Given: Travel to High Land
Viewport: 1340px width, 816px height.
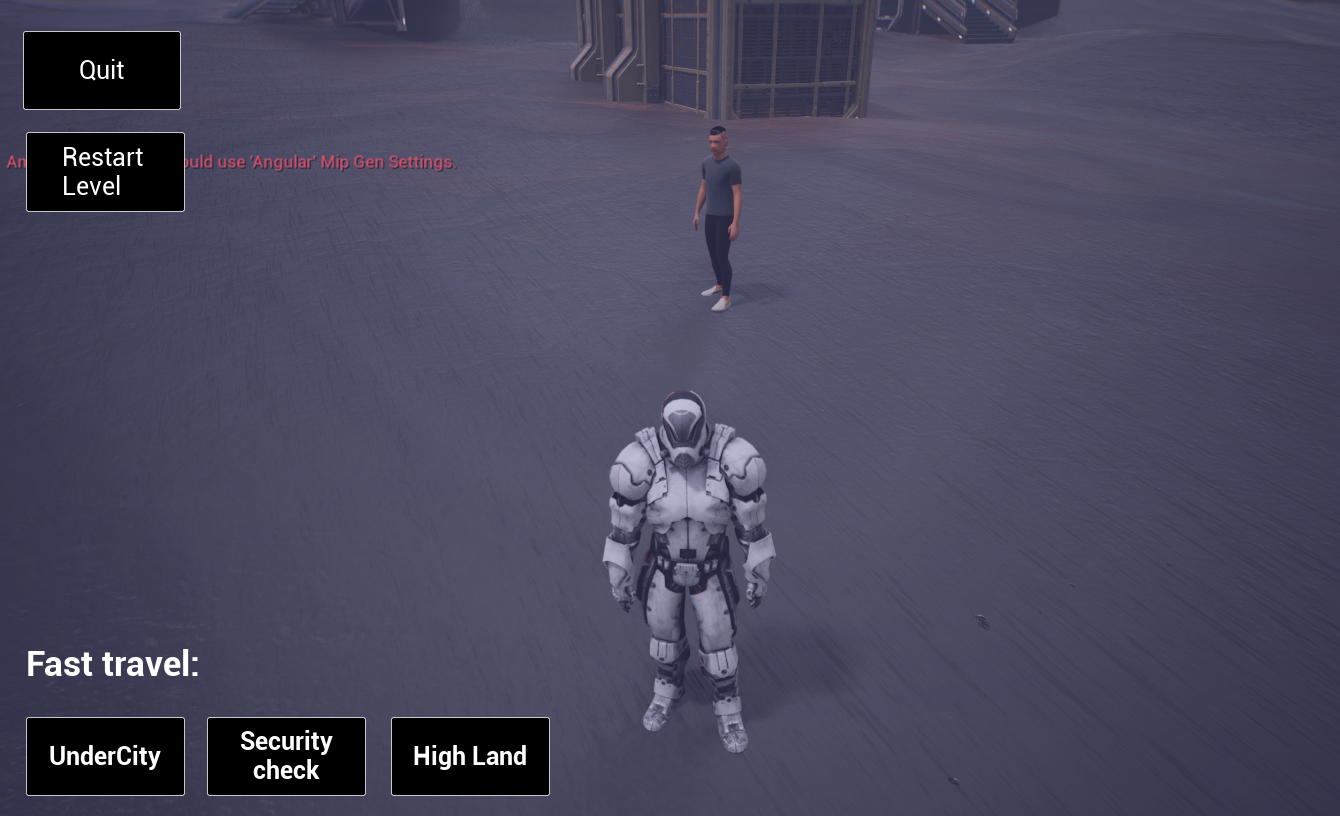Looking at the screenshot, I should pos(470,756).
